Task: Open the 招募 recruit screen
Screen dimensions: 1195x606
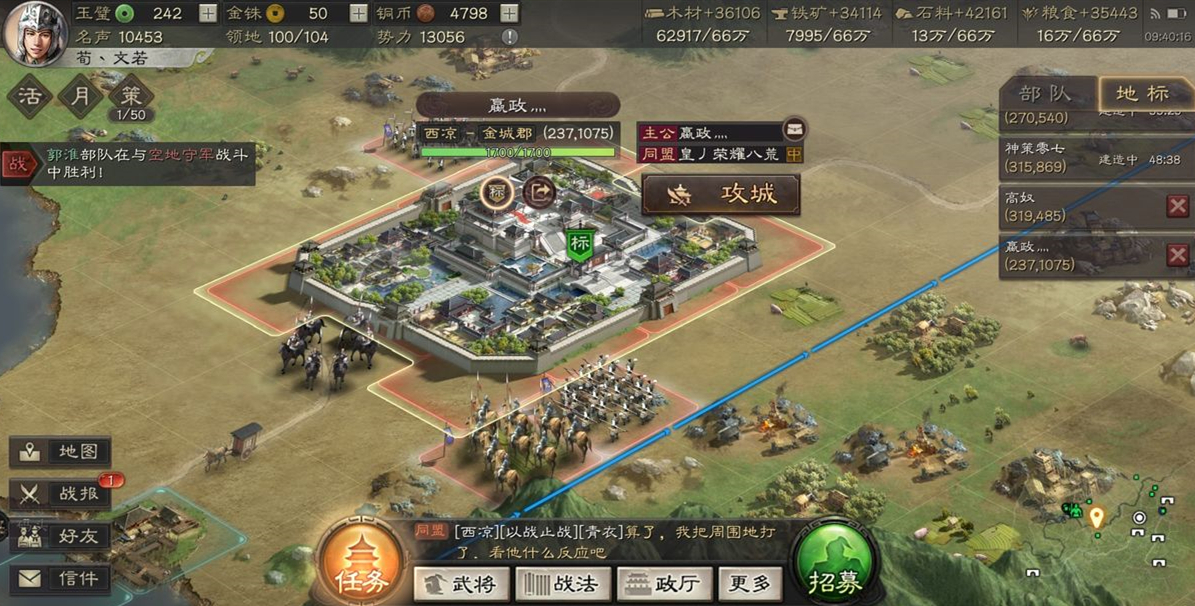Action: click(836, 567)
